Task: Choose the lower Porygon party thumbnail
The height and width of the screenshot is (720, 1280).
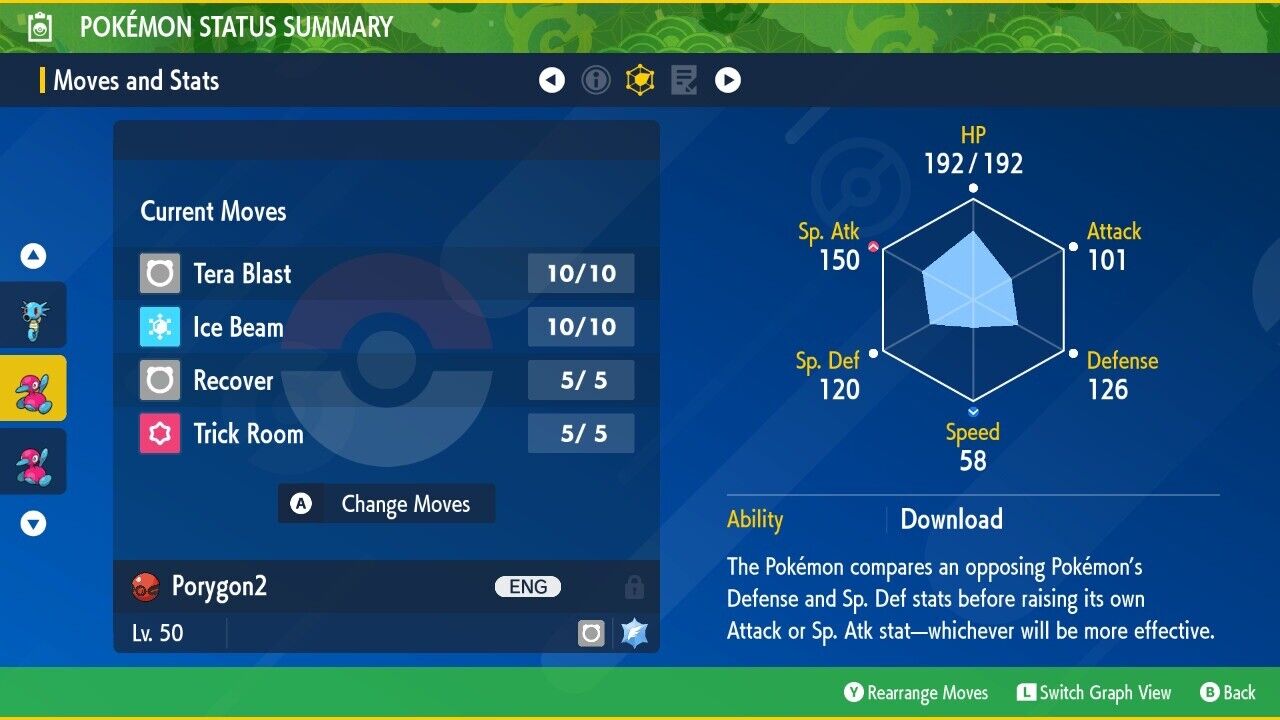Action: (33, 461)
